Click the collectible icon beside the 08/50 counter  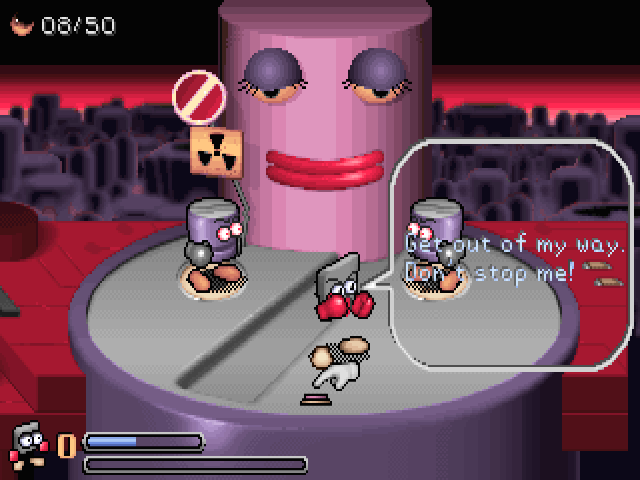coord(22,25)
